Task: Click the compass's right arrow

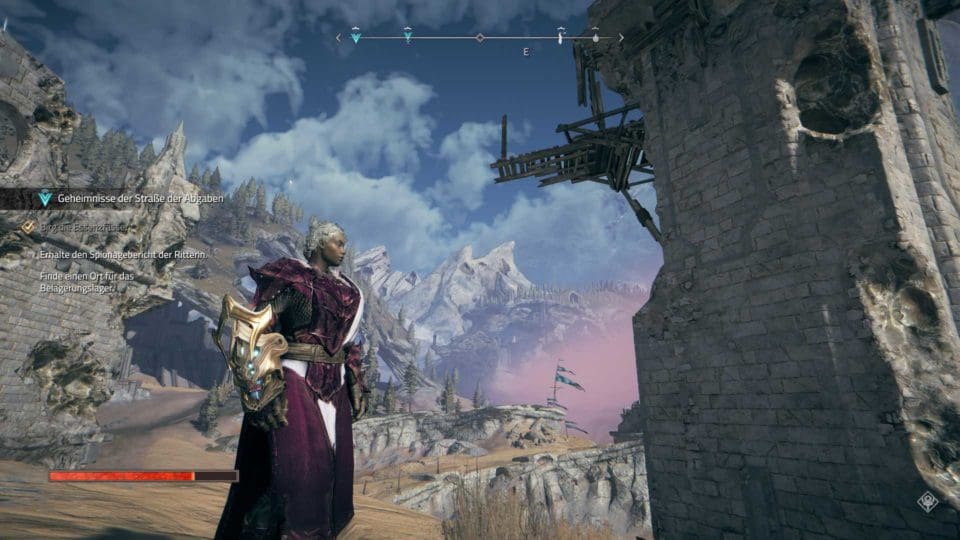Action: coord(622,38)
